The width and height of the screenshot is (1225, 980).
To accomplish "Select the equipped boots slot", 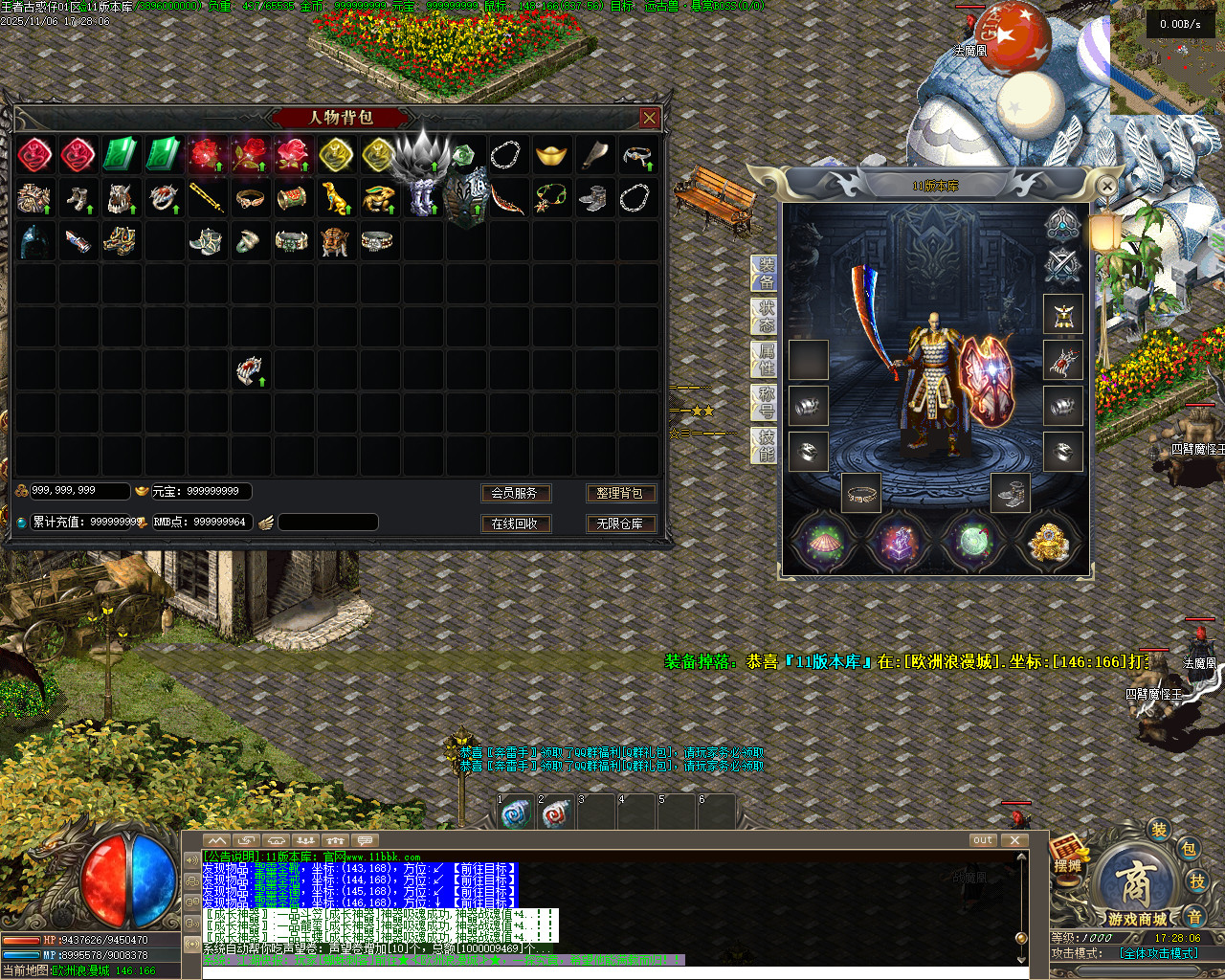I will click(x=1011, y=494).
